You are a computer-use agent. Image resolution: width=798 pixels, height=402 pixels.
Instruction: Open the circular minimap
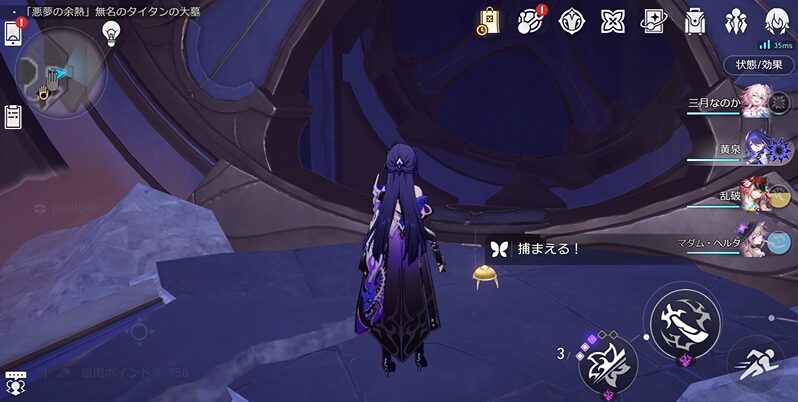tap(60, 72)
